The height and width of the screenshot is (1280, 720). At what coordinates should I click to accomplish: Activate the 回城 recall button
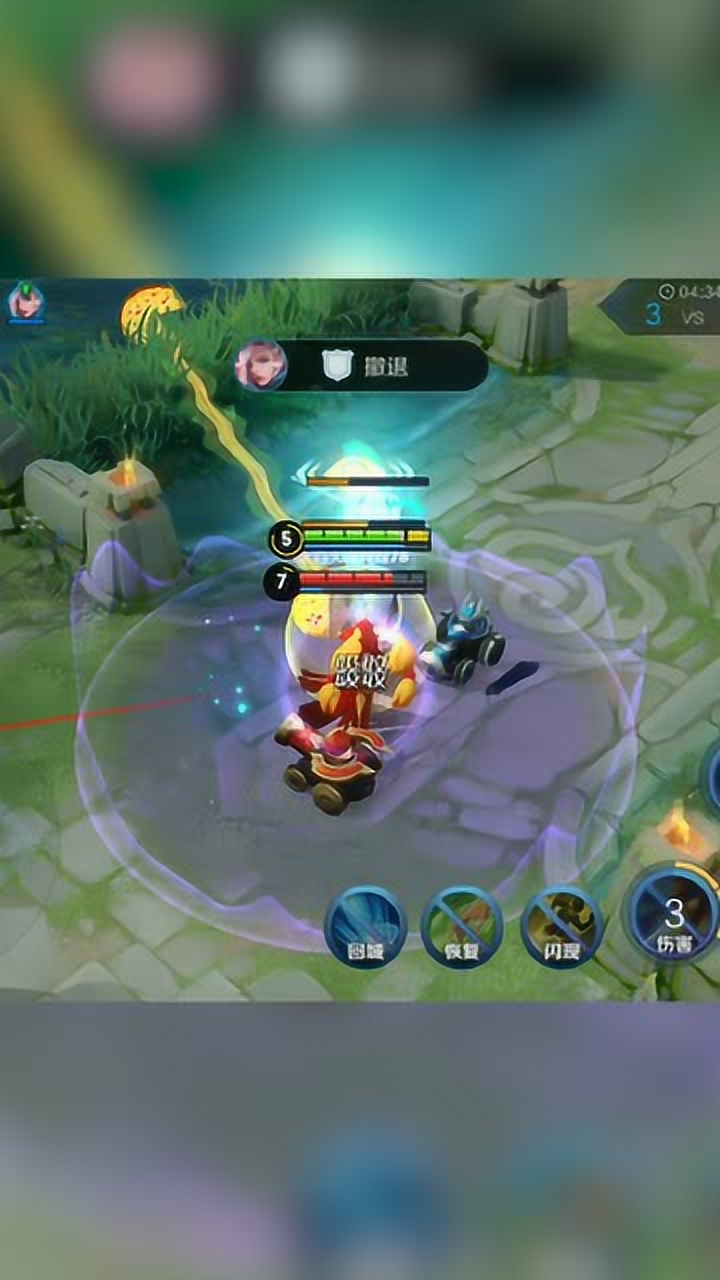pyautogui.click(x=365, y=927)
